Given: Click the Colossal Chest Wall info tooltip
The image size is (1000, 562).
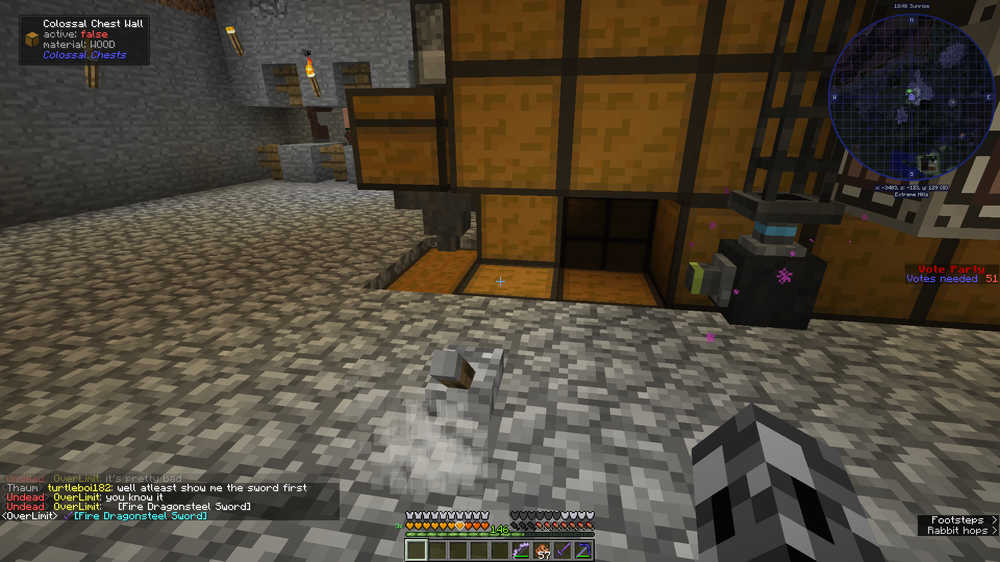Looking at the screenshot, I should click(85, 39).
